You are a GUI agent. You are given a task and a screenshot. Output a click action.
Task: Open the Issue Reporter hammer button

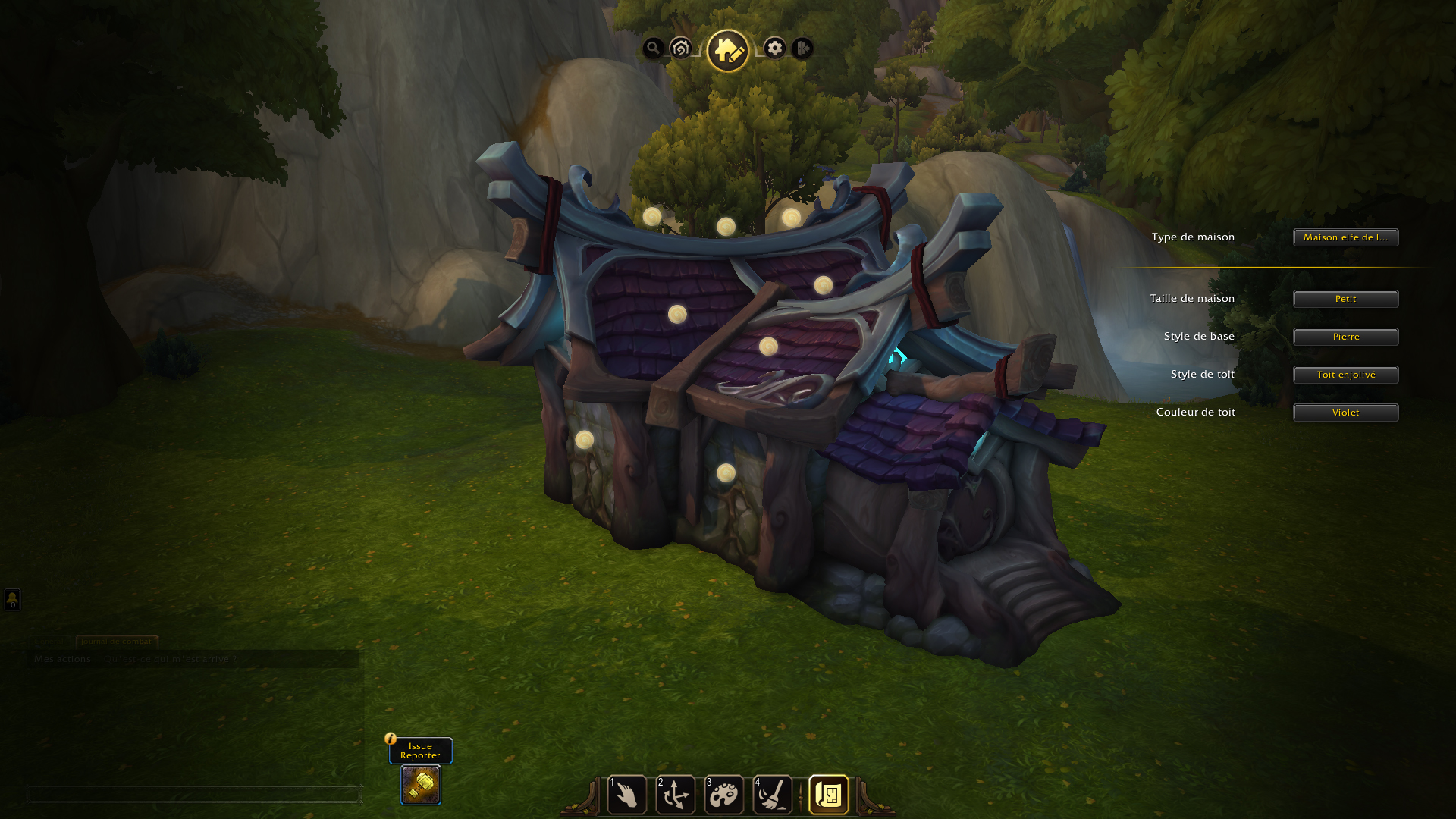[x=421, y=785]
